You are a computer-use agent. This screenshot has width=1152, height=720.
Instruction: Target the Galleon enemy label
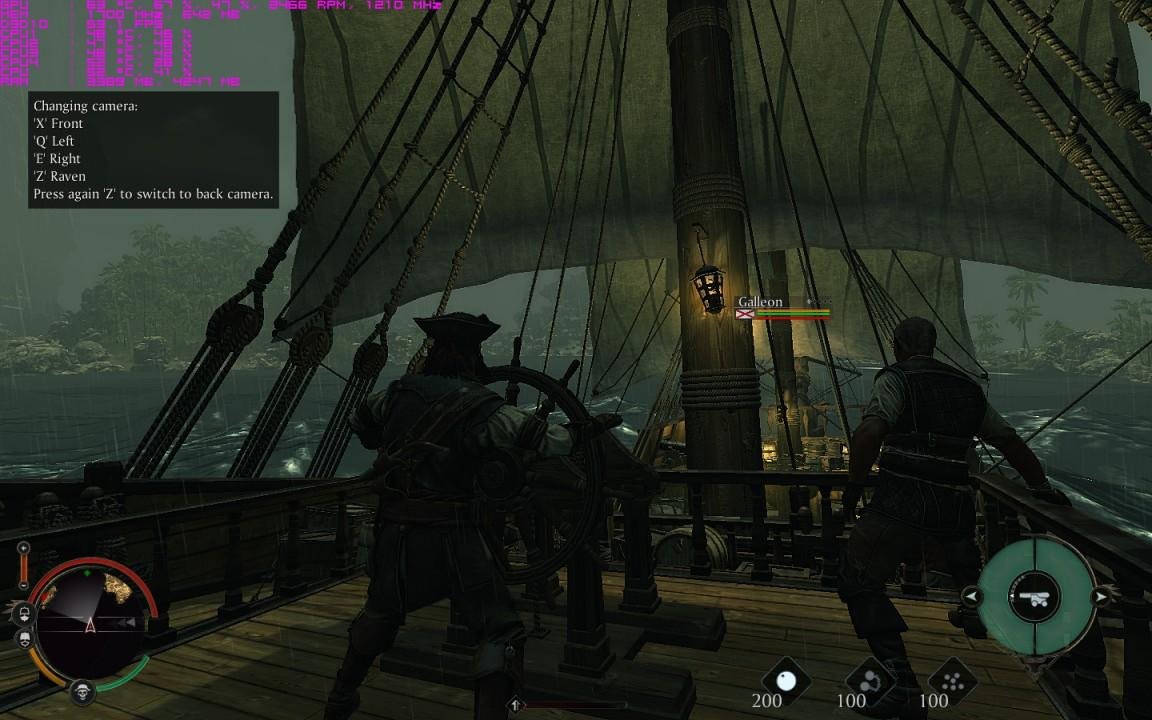click(760, 302)
